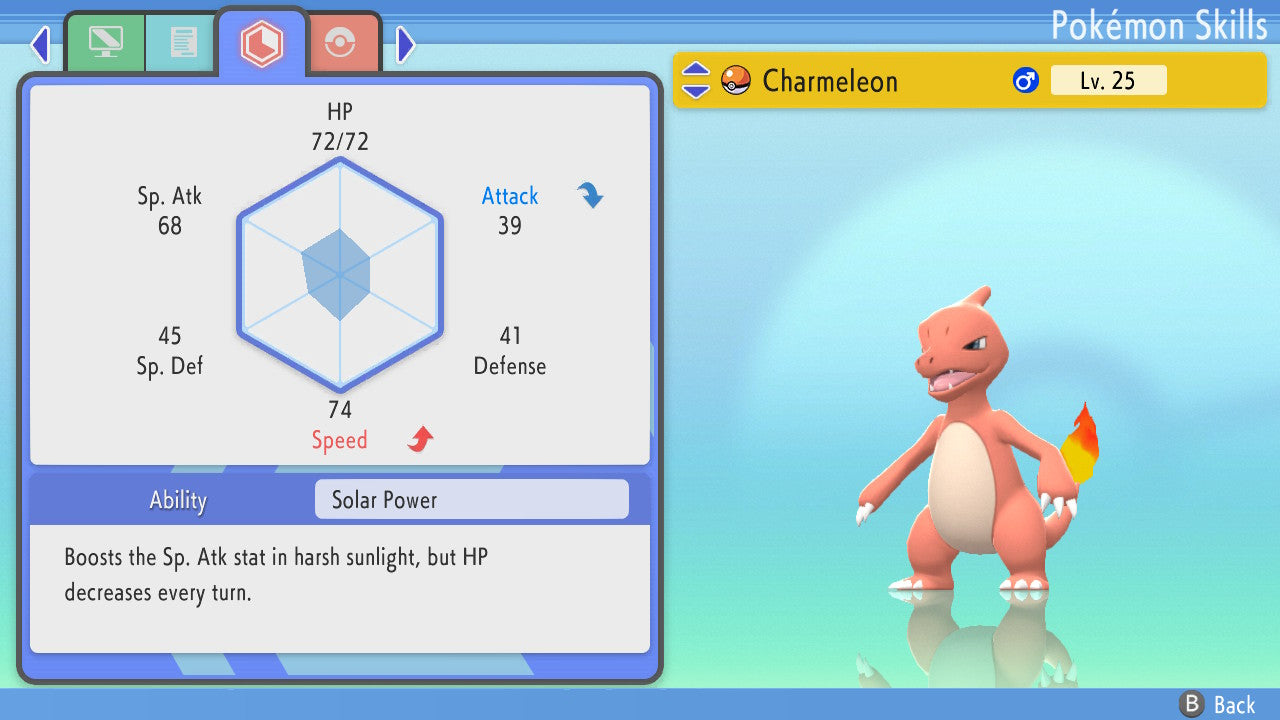Select the hexagon skills tab
Screen dimensions: 1280x720
(261, 43)
